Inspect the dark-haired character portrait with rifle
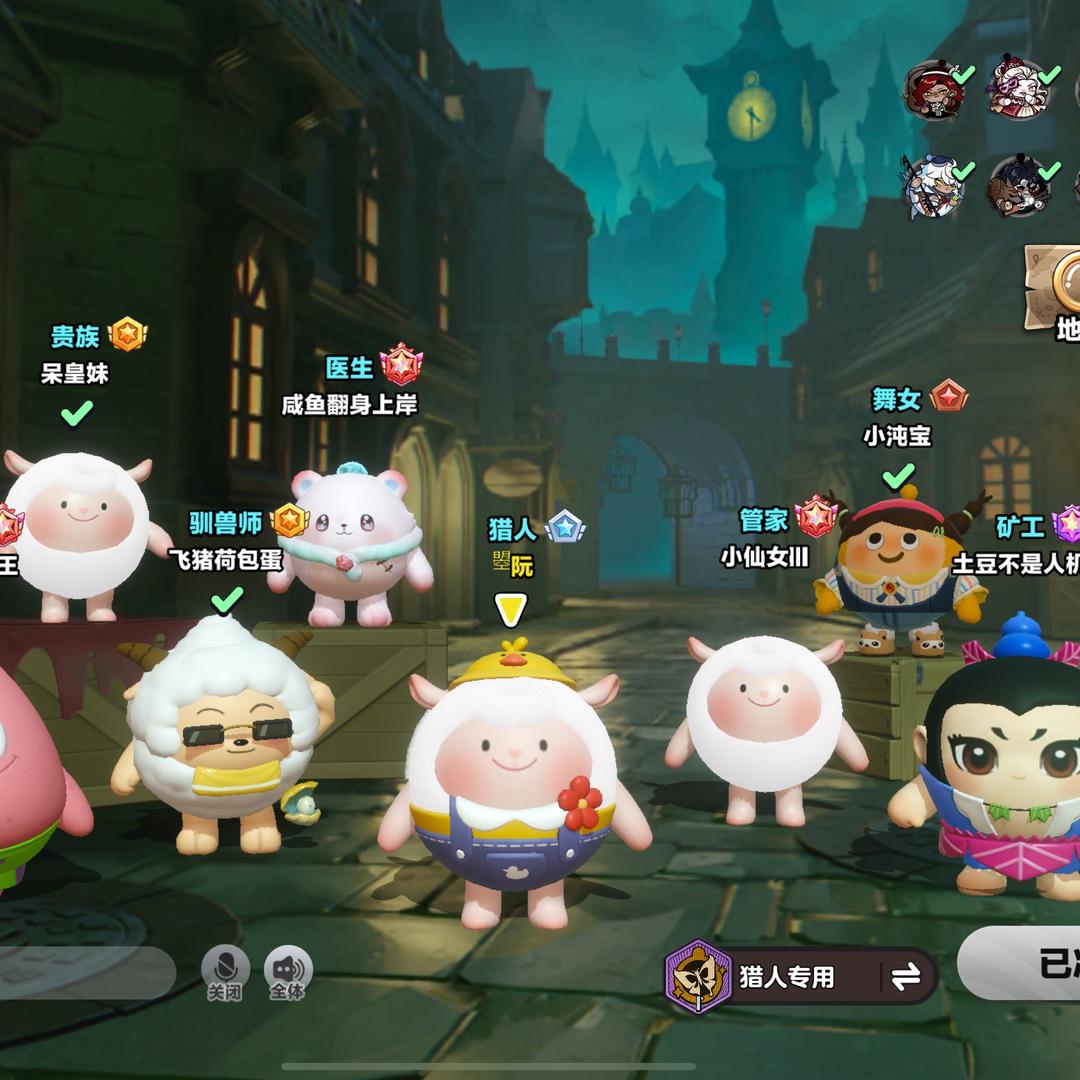 (1017, 185)
